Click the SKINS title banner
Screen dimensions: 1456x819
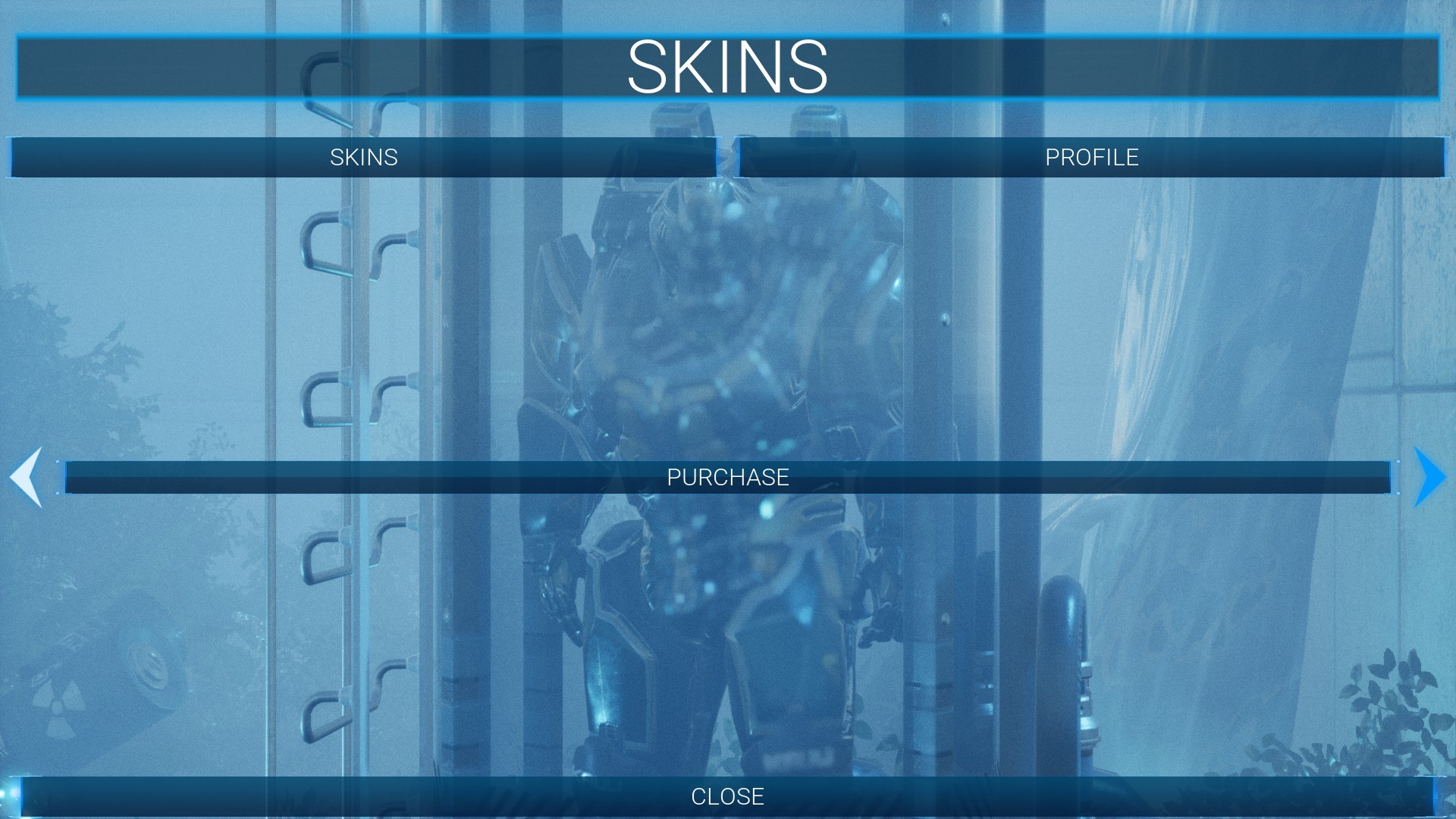728,68
